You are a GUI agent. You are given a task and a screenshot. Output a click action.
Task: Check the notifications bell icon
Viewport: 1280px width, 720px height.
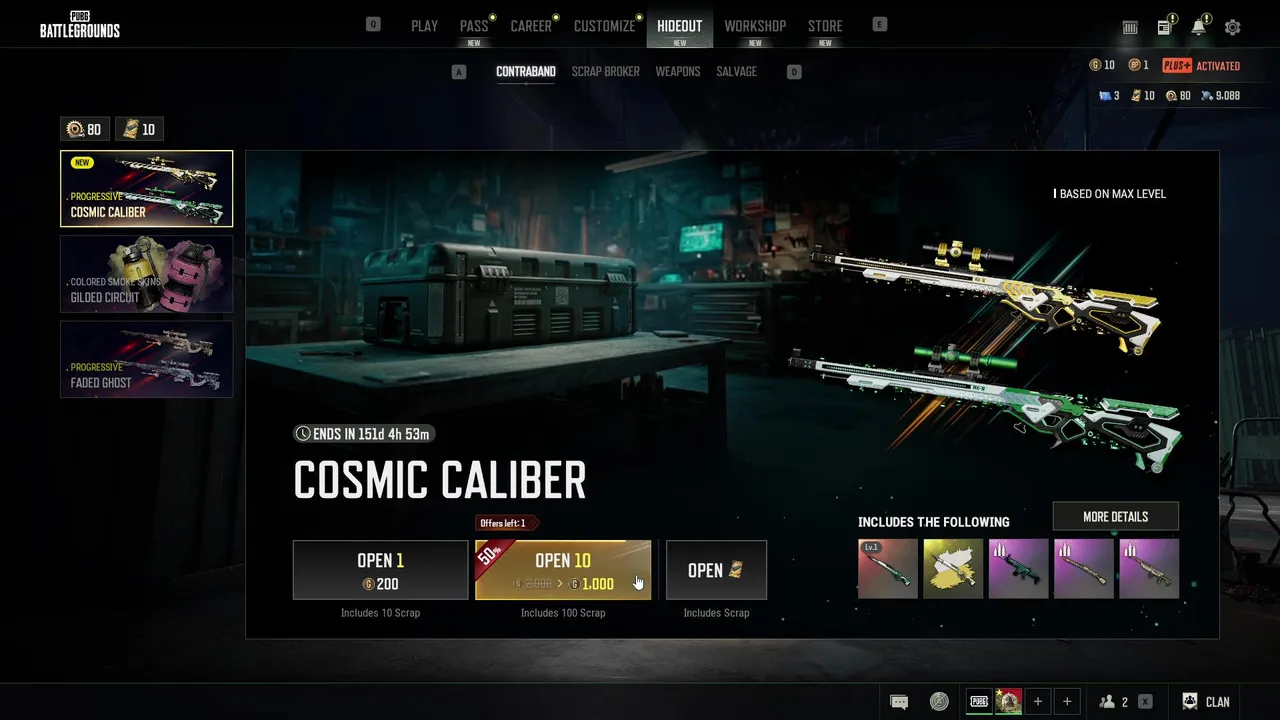pyautogui.click(x=1198, y=28)
